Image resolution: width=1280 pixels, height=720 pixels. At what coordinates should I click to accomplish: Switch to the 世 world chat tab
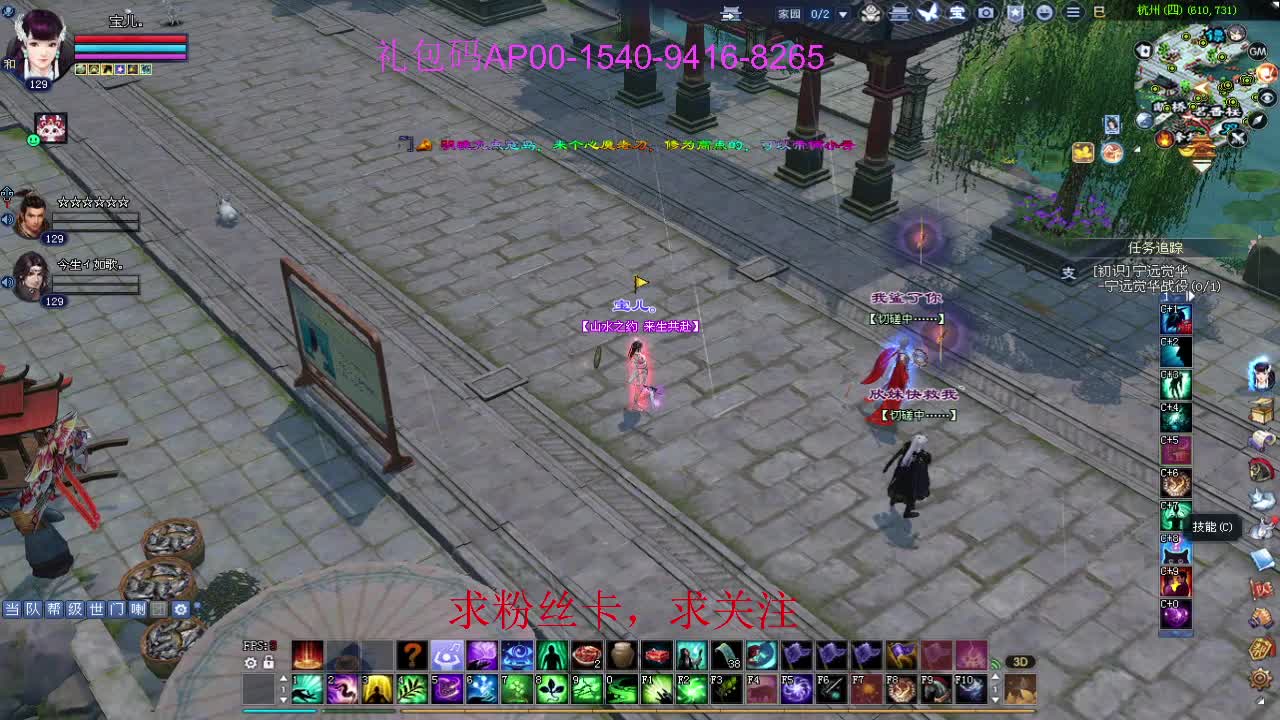click(x=96, y=609)
